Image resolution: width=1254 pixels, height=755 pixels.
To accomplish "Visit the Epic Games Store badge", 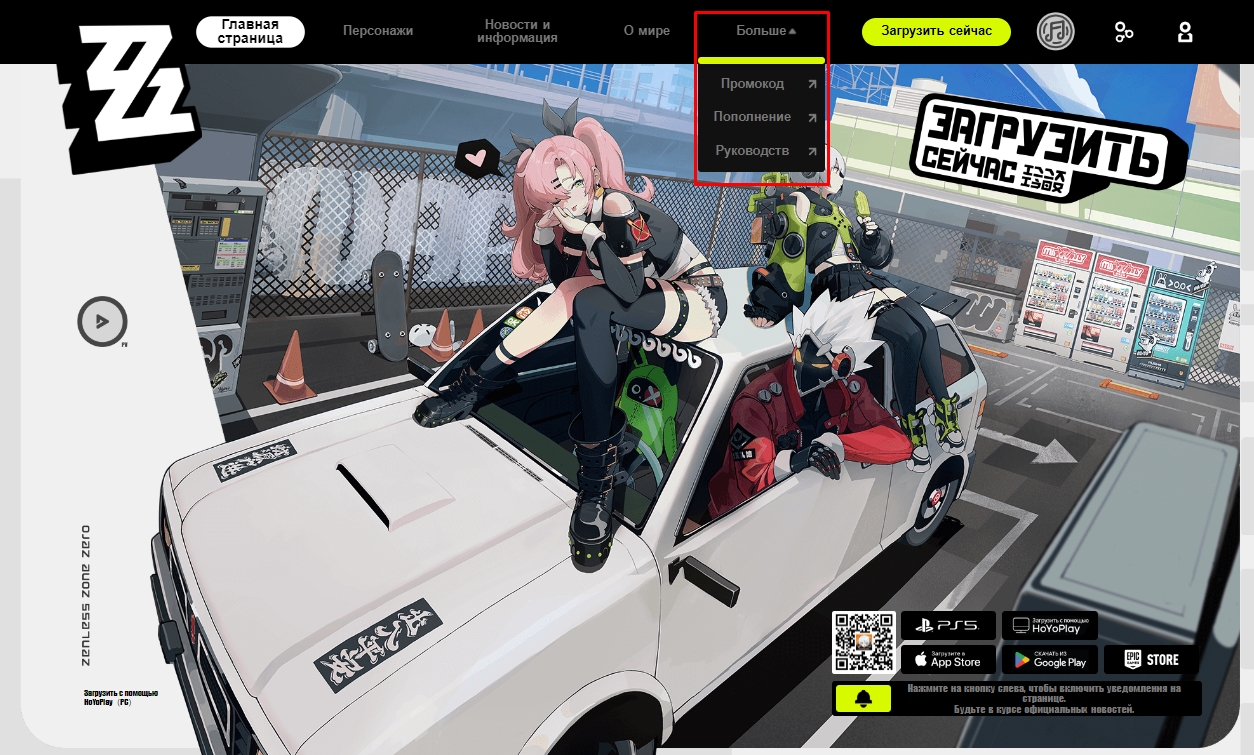I will (1151, 660).
